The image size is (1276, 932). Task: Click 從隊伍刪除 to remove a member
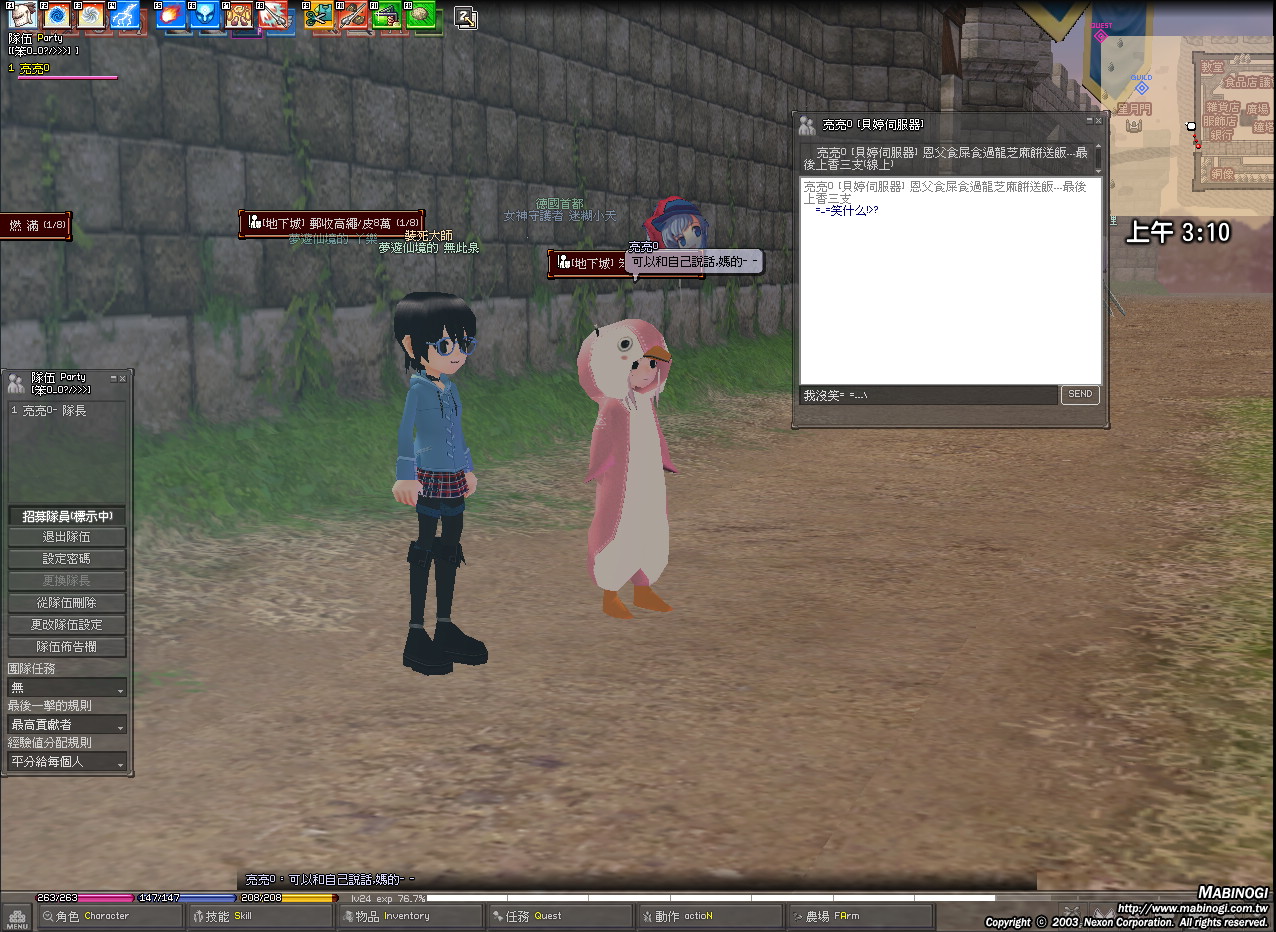tap(68, 603)
